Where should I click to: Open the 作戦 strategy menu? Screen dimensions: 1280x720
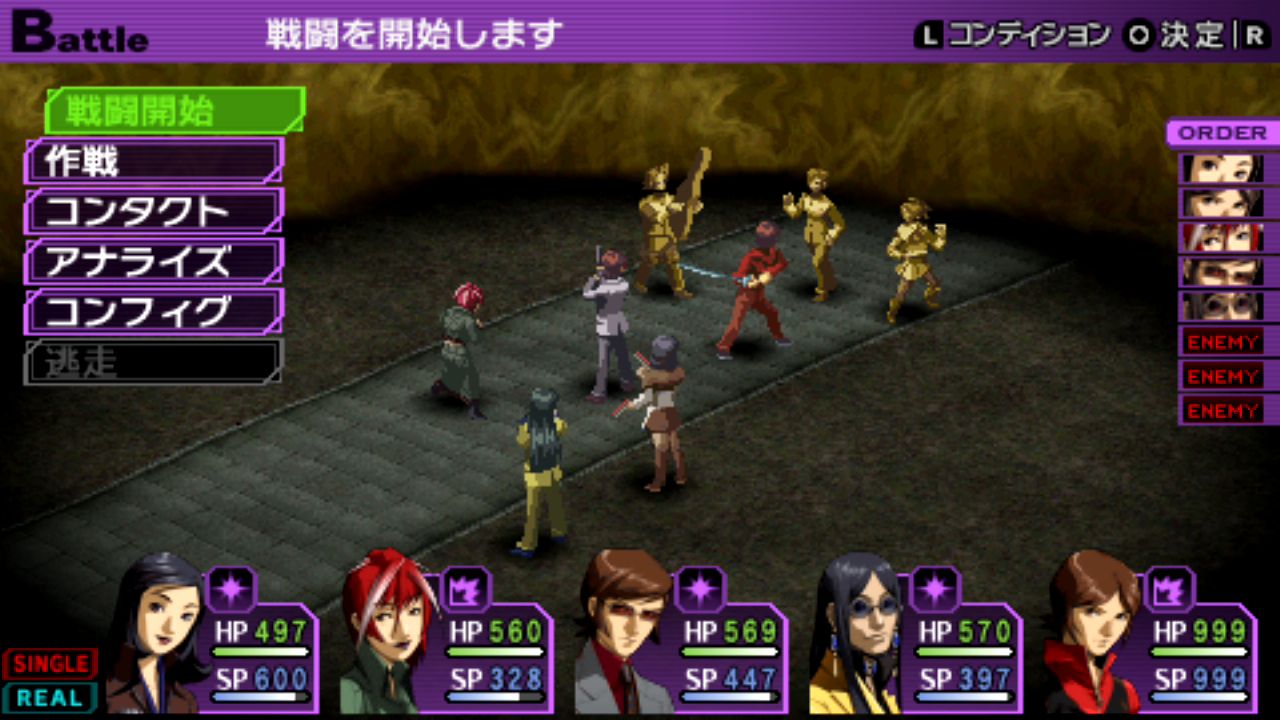pyautogui.click(x=155, y=161)
